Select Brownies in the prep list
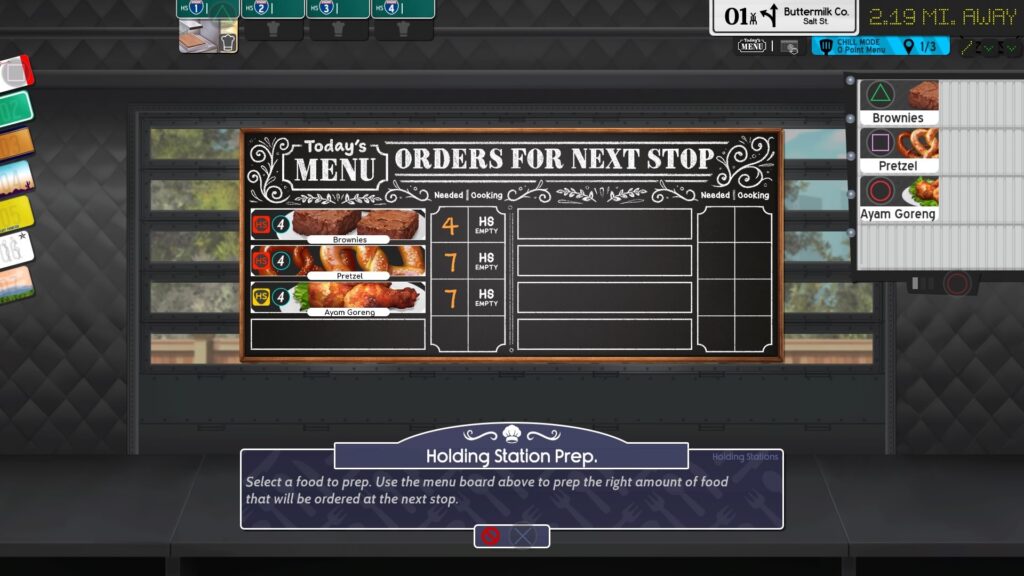Image resolution: width=1024 pixels, height=576 pixels. point(900,103)
